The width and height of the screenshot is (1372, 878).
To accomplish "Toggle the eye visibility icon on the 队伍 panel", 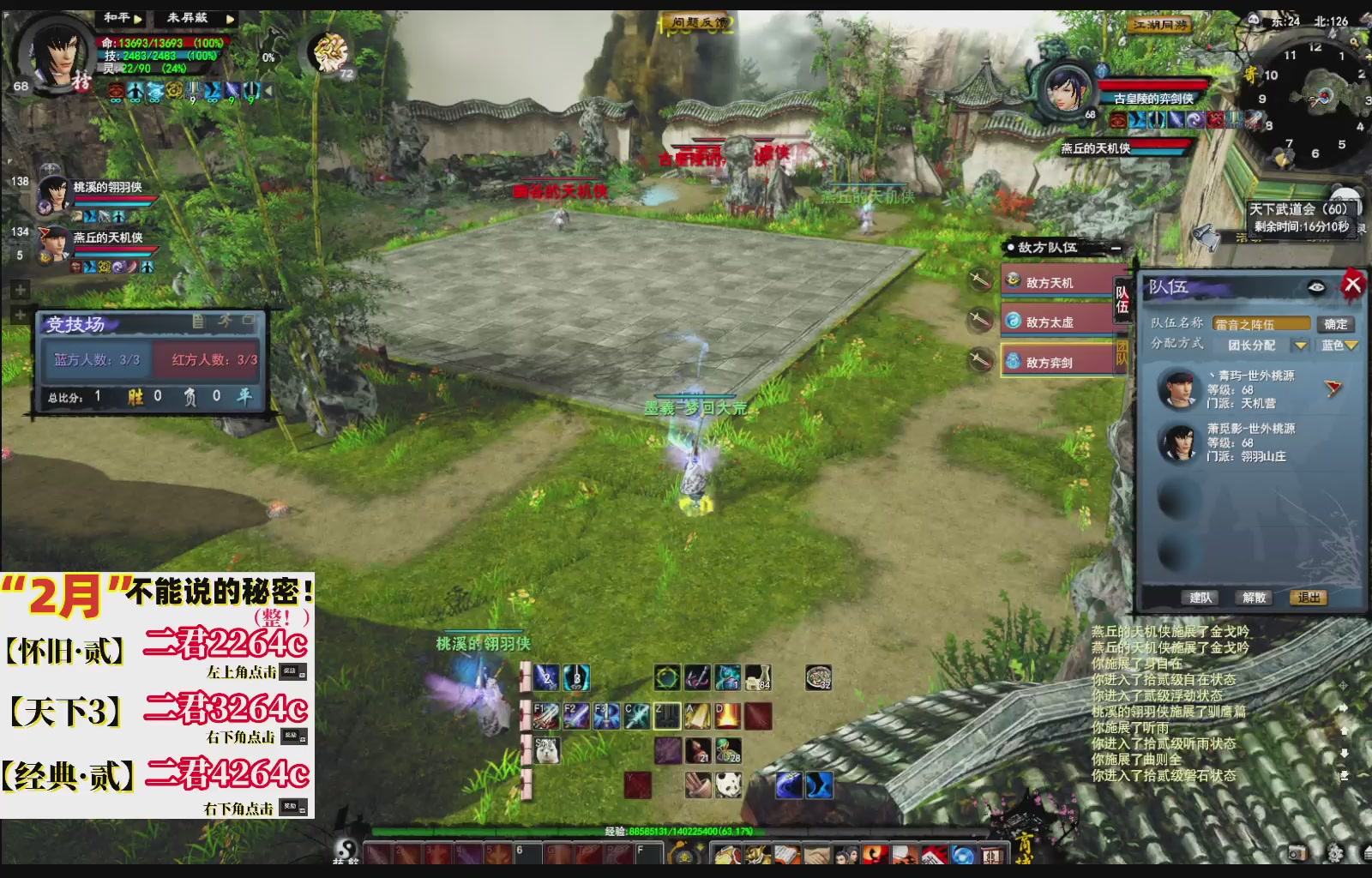I will click(1315, 286).
